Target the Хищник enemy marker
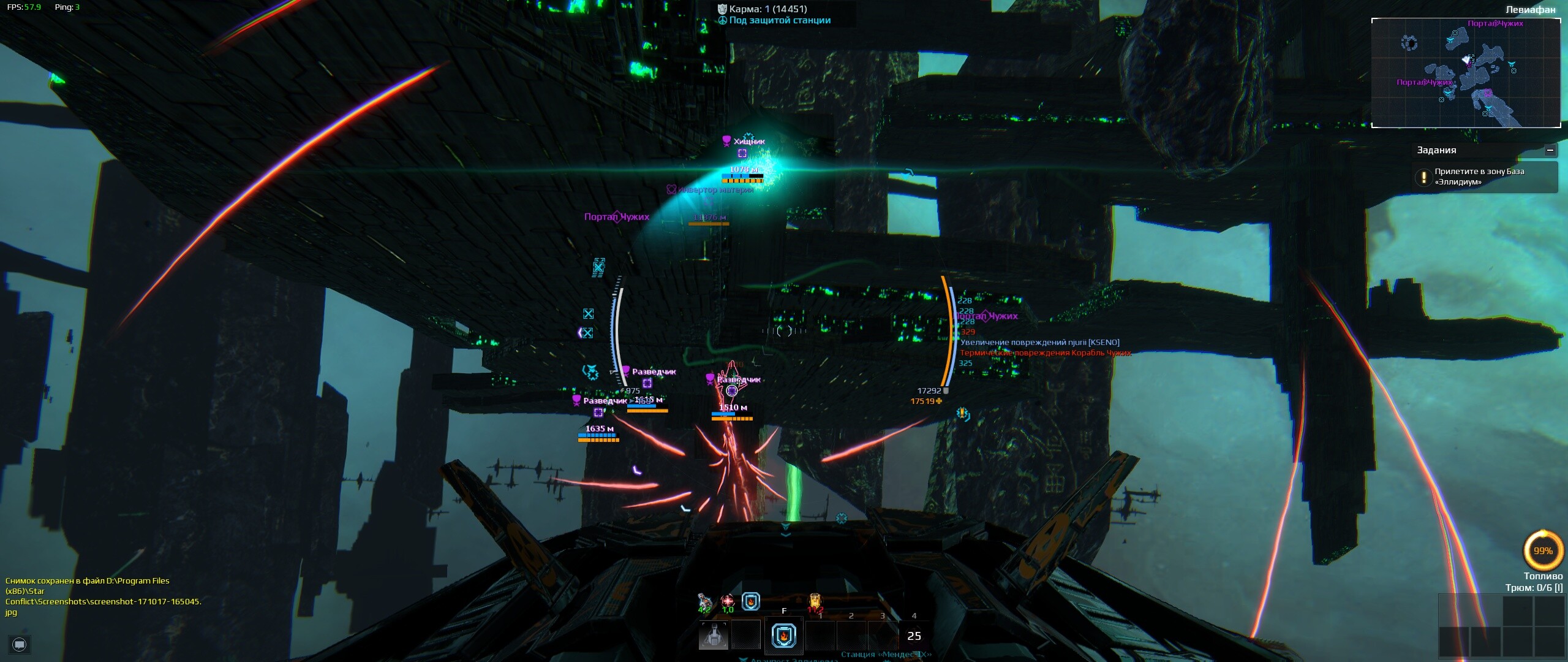The width and height of the screenshot is (1568, 662). point(742,153)
